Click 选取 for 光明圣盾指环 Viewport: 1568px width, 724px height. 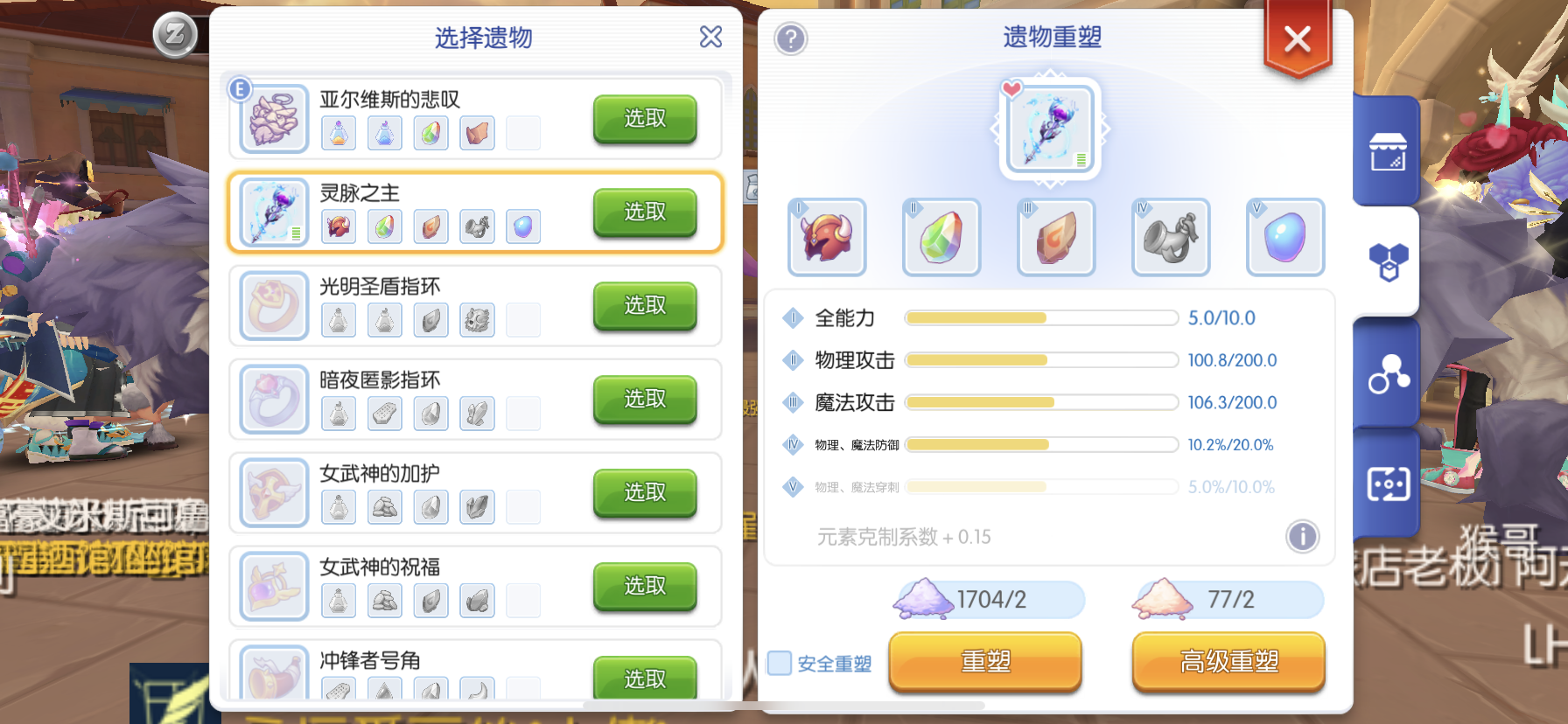645,306
